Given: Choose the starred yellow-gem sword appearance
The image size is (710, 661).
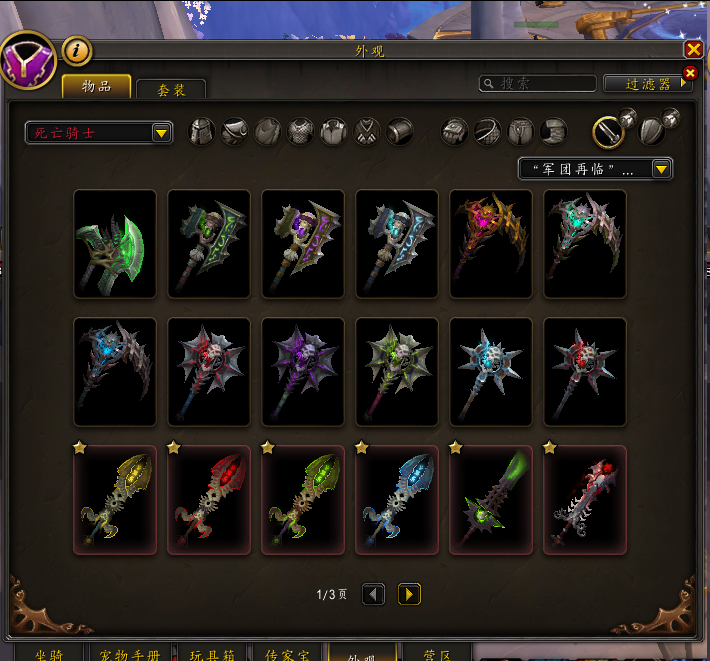Looking at the screenshot, I should 115,499.
